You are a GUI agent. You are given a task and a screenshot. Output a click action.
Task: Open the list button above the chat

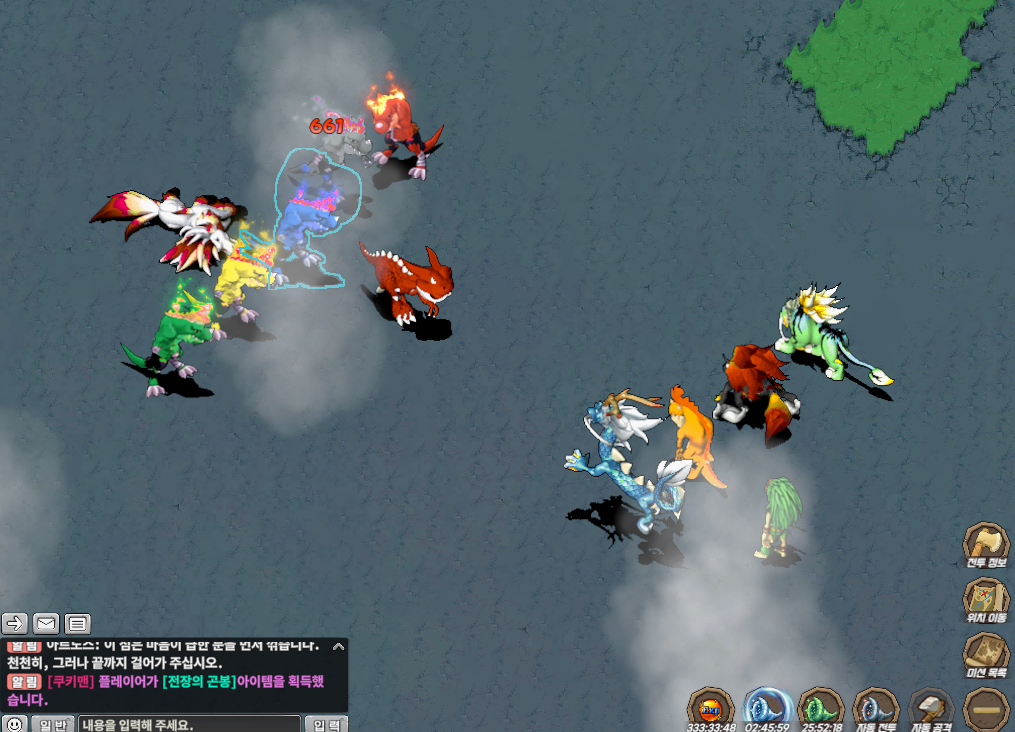point(78,624)
